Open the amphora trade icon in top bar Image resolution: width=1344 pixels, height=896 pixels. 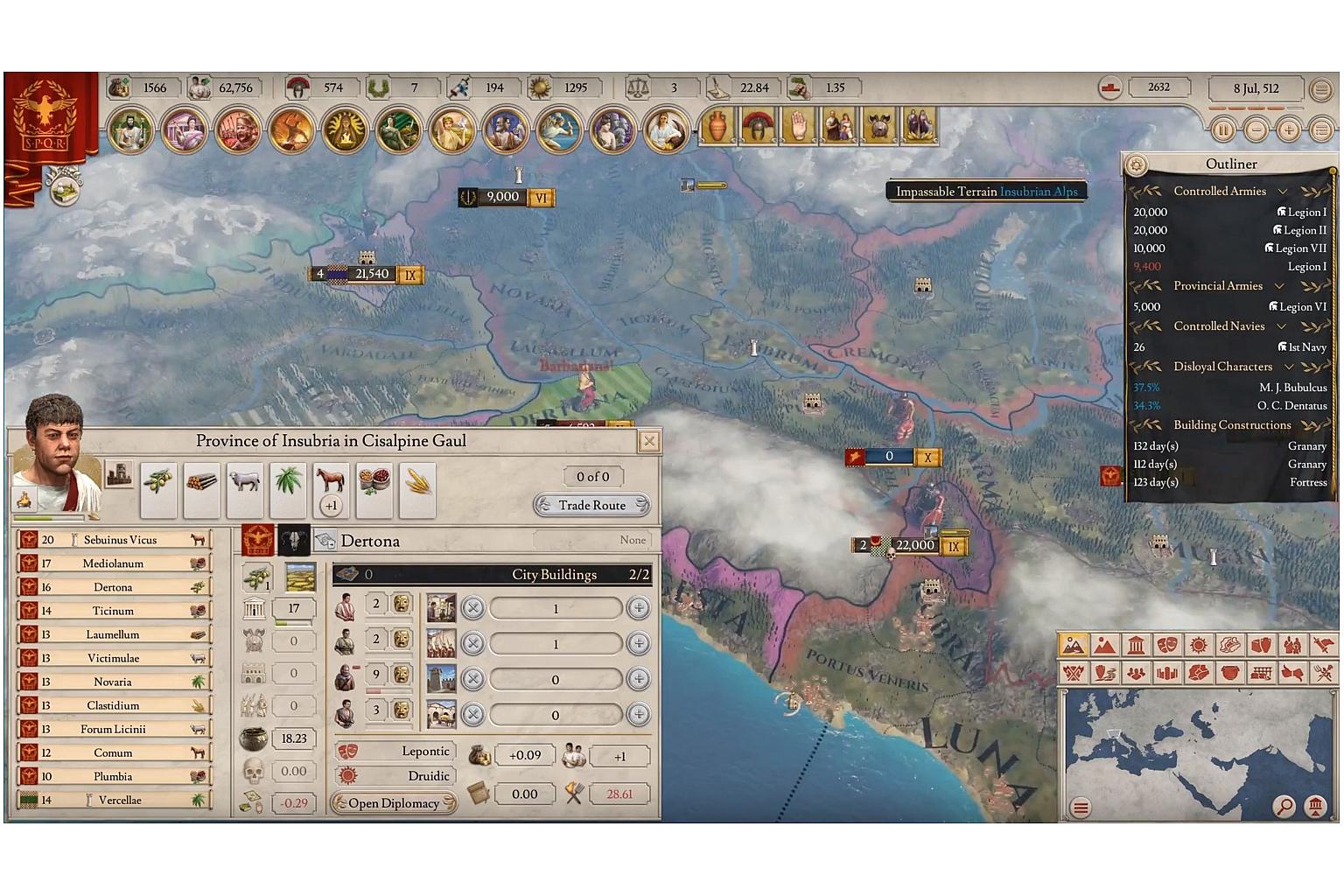click(717, 126)
